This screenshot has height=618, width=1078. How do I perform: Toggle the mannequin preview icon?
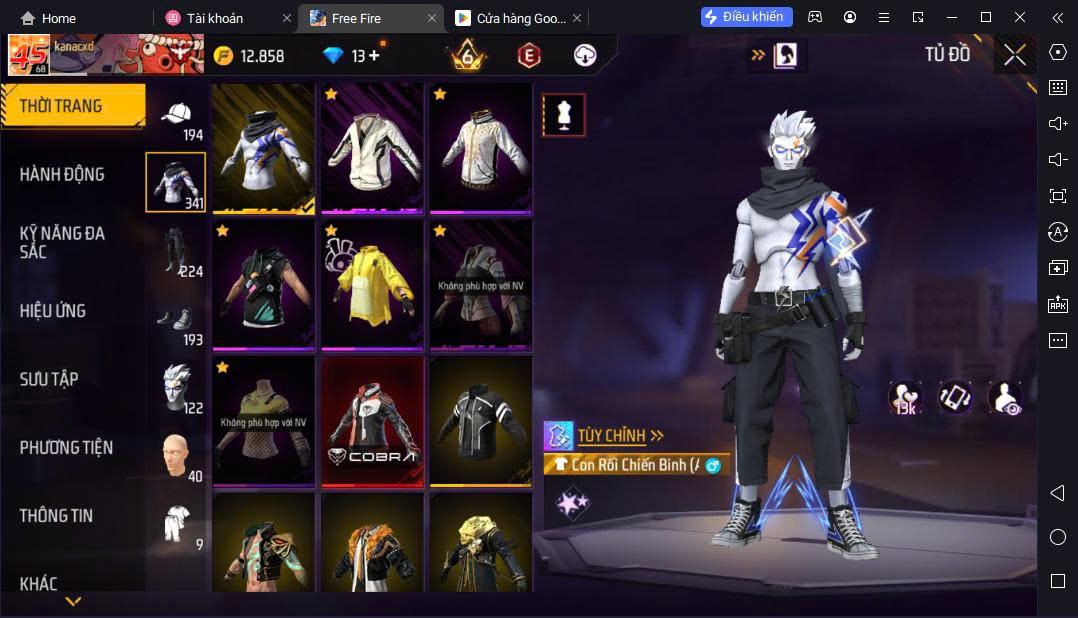564,115
